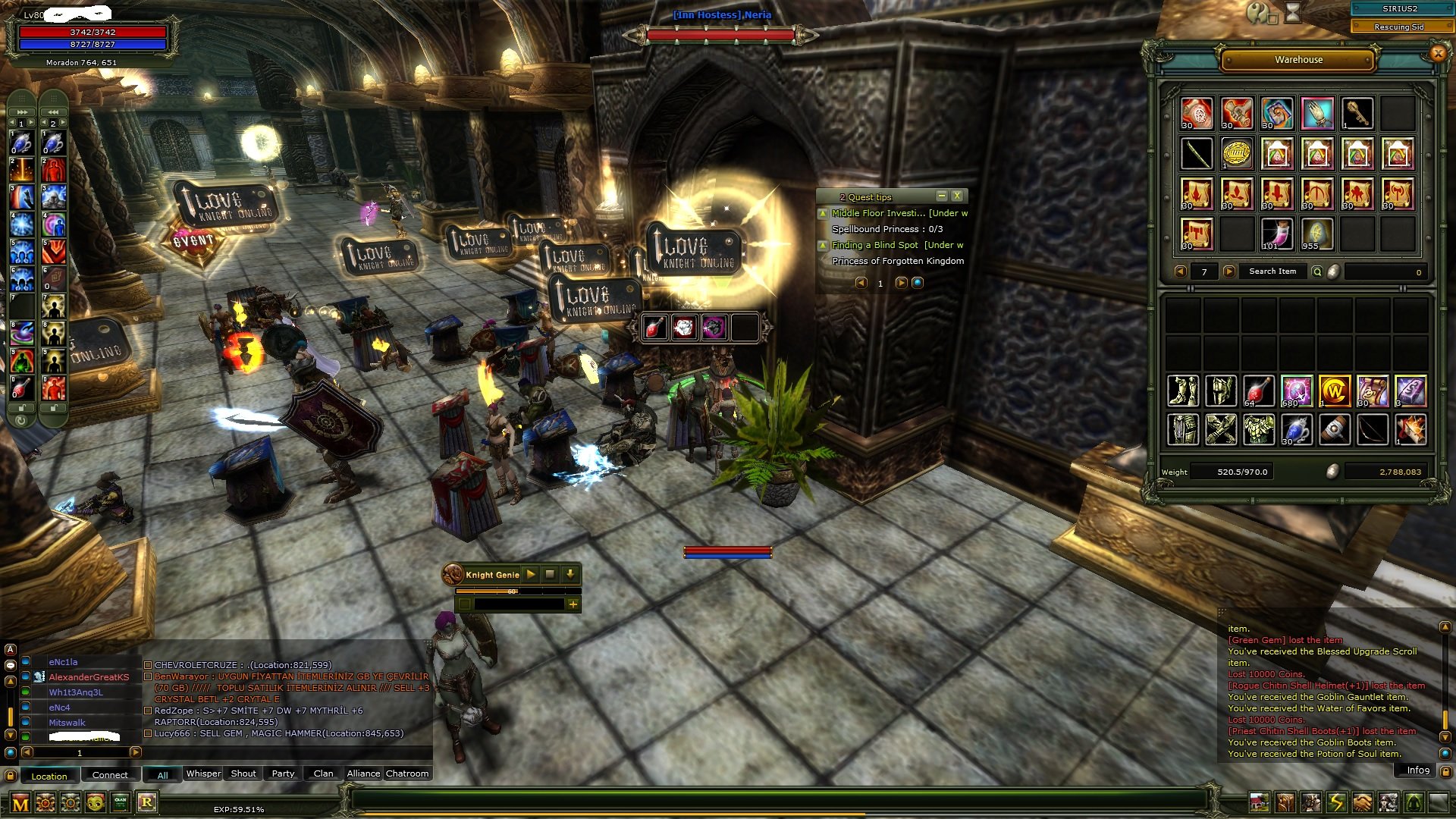Switch to the Whisper chat tab
Viewport: 1456px width, 819px height.
pyautogui.click(x=201, y=773)
